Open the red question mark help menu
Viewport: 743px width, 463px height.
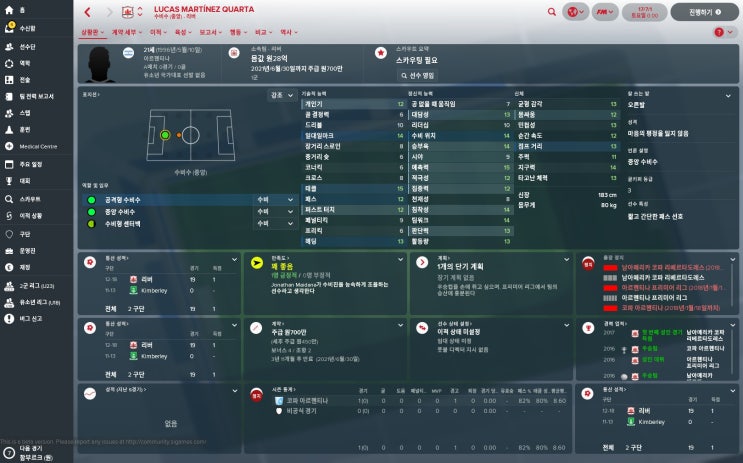click(x=719, y=32)
